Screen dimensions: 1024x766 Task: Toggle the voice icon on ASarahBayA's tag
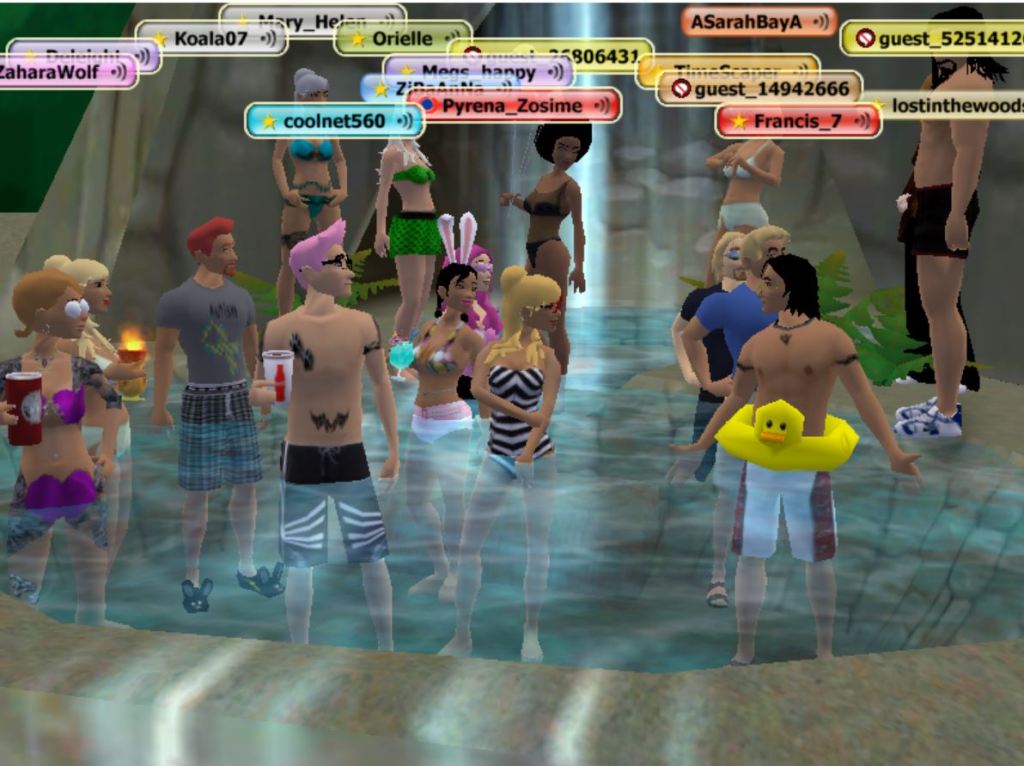[x=820, y=22]
